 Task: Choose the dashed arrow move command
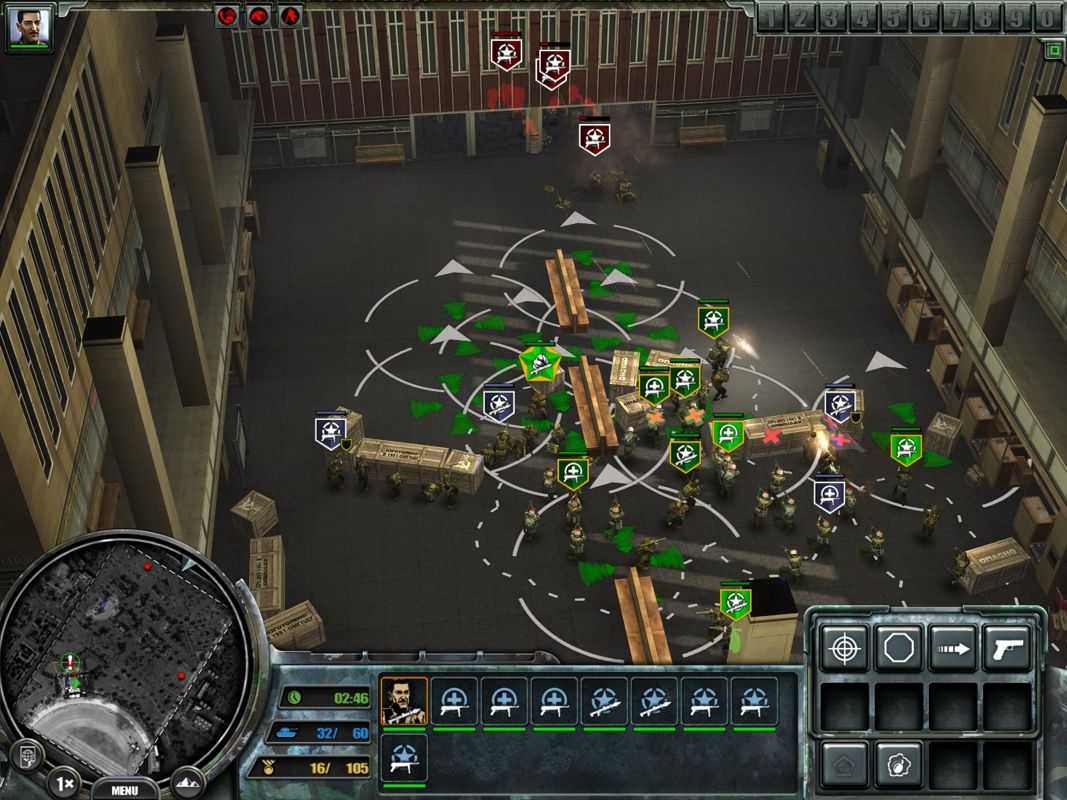[x=952, y=649]
